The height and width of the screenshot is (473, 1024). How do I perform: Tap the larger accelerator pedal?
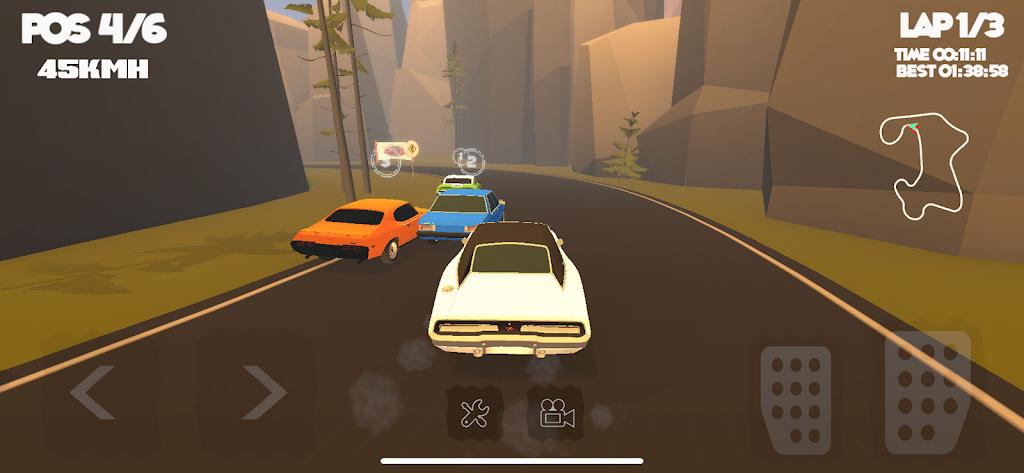pos(927,391)
